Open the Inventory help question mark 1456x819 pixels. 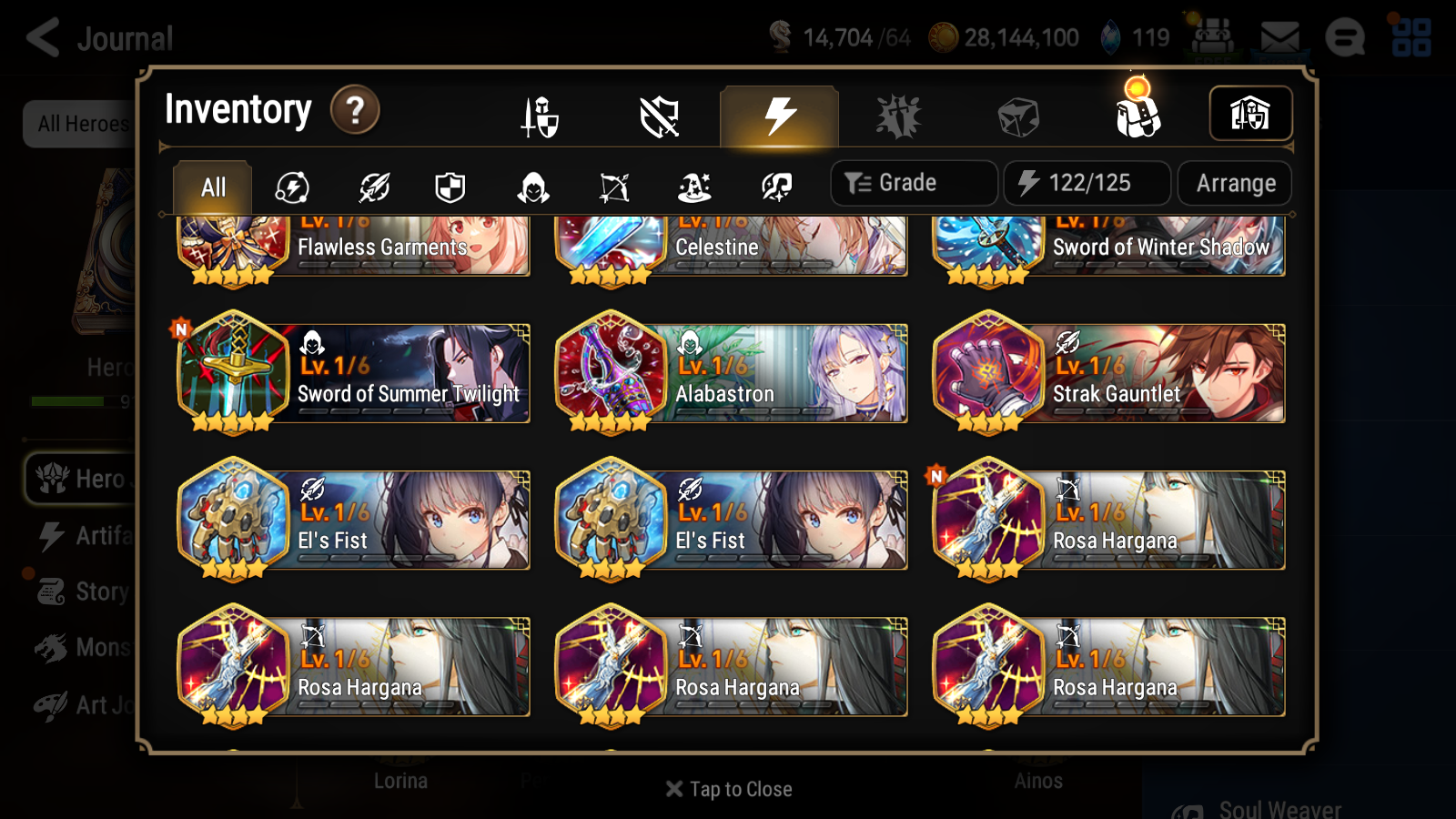tap(354, 109)
